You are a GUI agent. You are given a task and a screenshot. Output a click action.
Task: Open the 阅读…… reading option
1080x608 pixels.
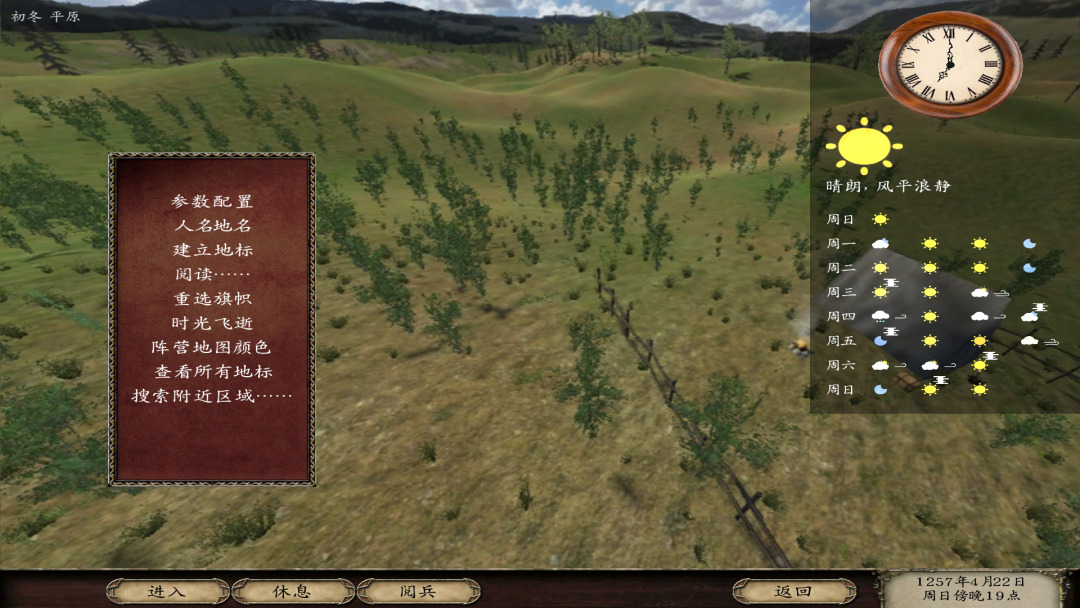[212, 274]
